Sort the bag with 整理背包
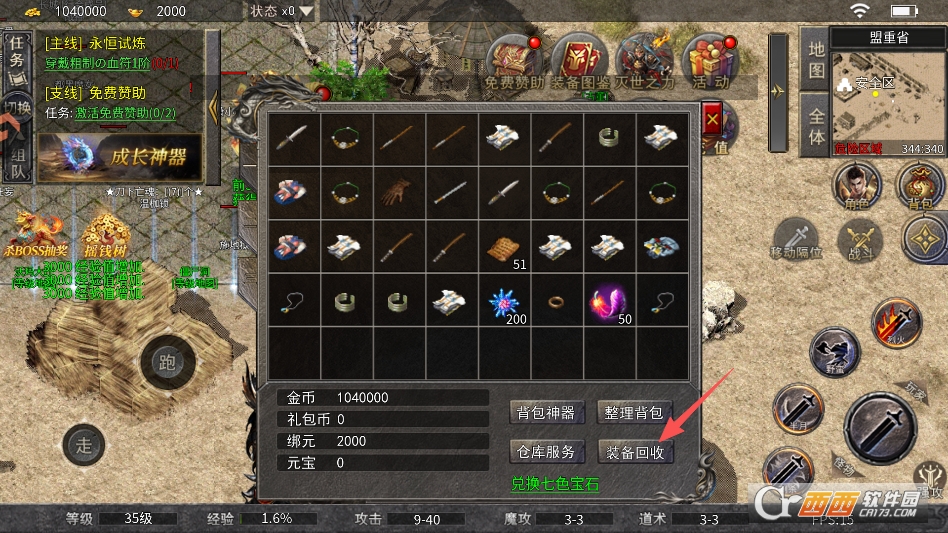The width and height of the screenshot is (948, 533). pos(635,412)
